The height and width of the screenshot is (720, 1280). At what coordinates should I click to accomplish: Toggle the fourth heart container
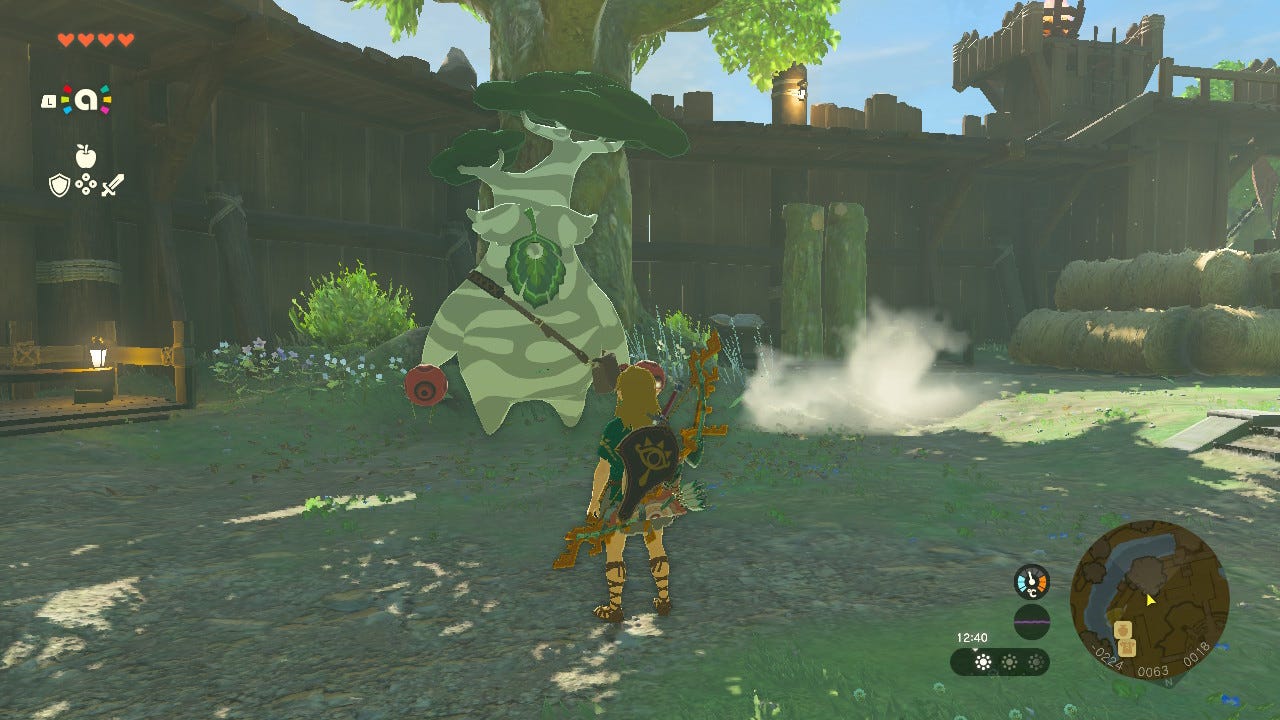[125, 39]
